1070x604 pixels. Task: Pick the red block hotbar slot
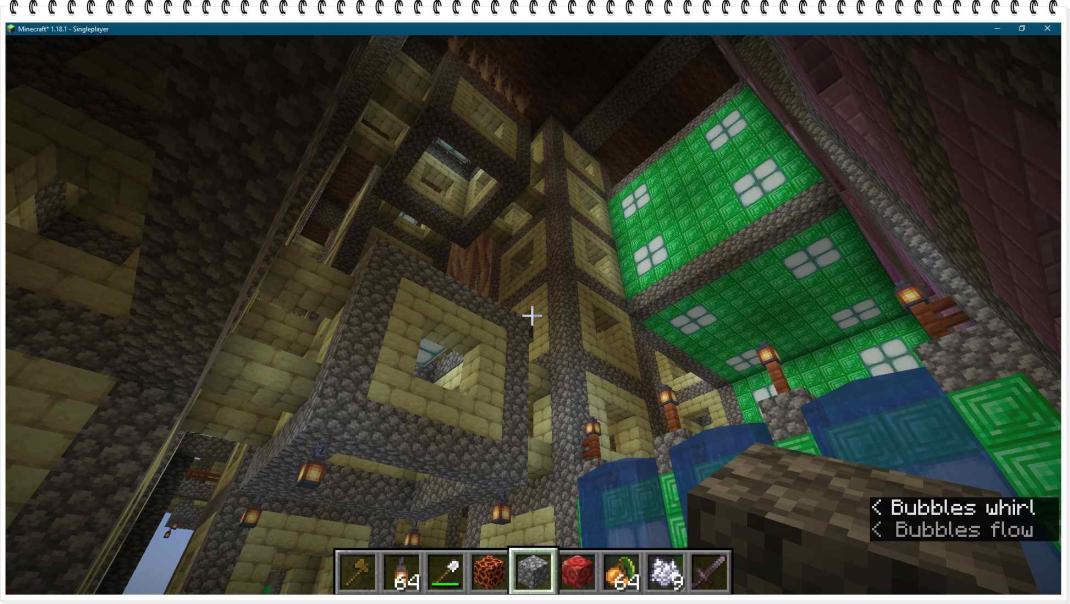click(577, 571)
